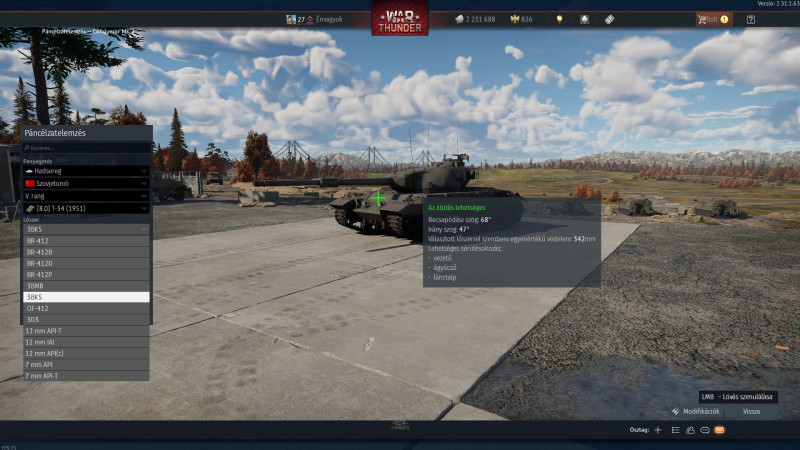The width and height of the screenshot is (800, 450).
Task: Choose the BR-412B shell
Action: coord(86,252)
